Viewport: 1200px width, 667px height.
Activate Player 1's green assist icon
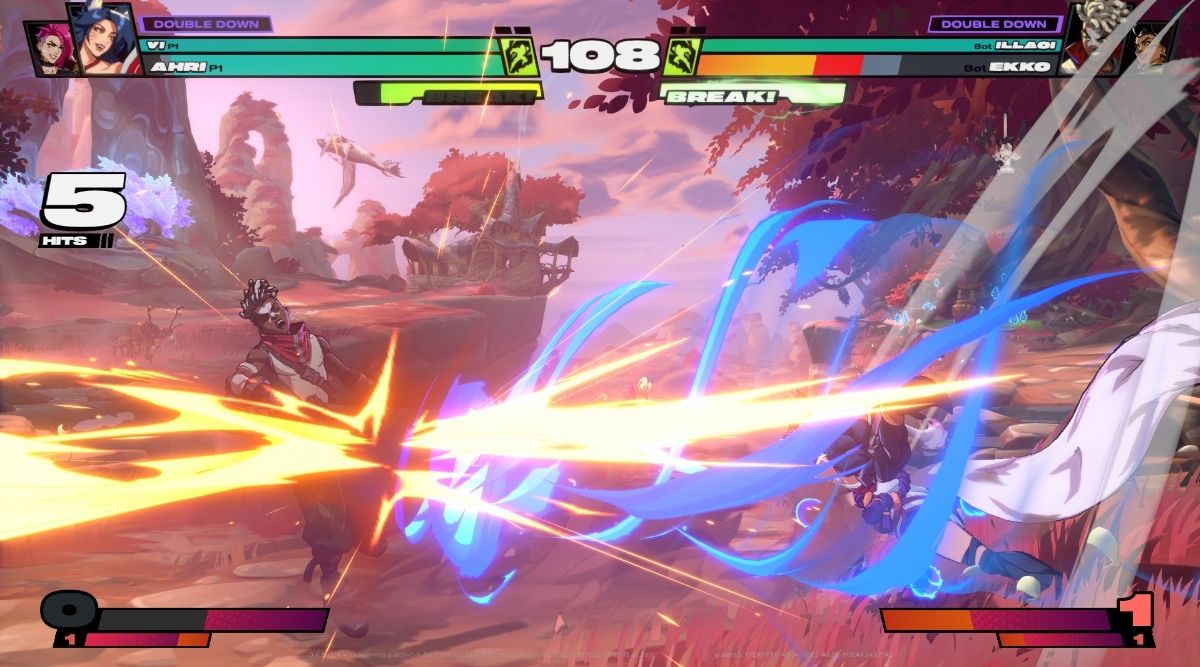pos(519,56)
